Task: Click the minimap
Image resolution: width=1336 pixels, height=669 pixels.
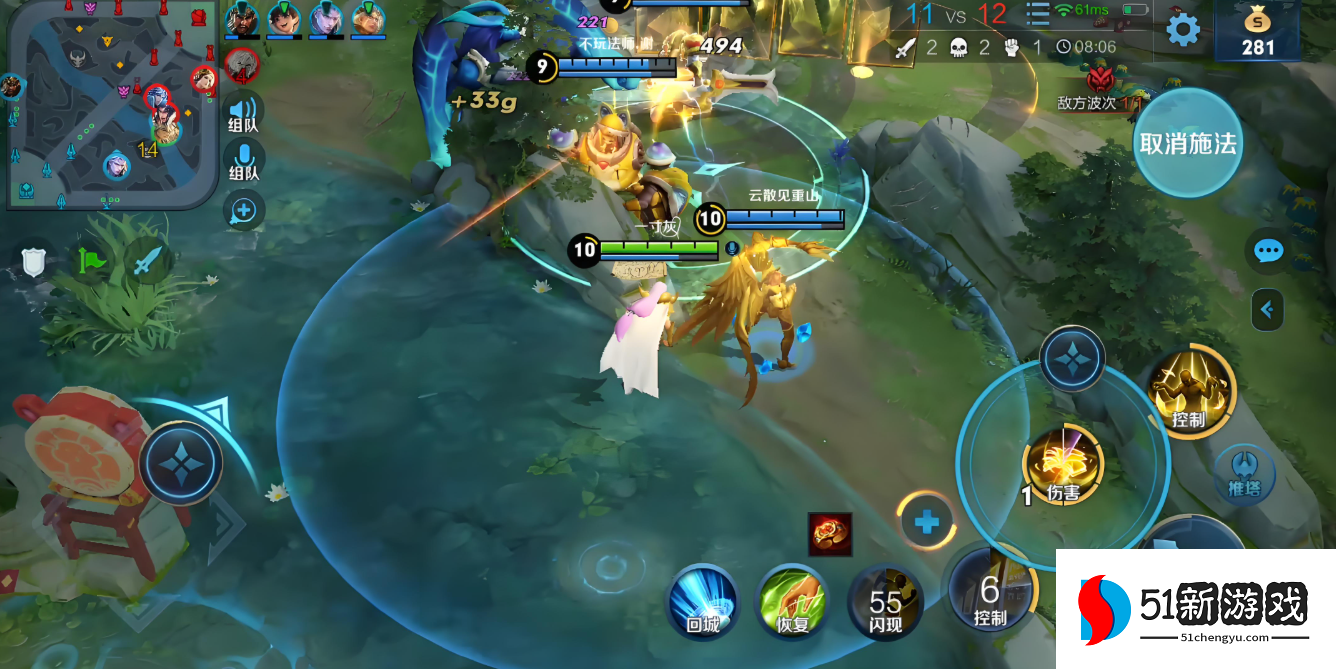Action: pos(110,105)
